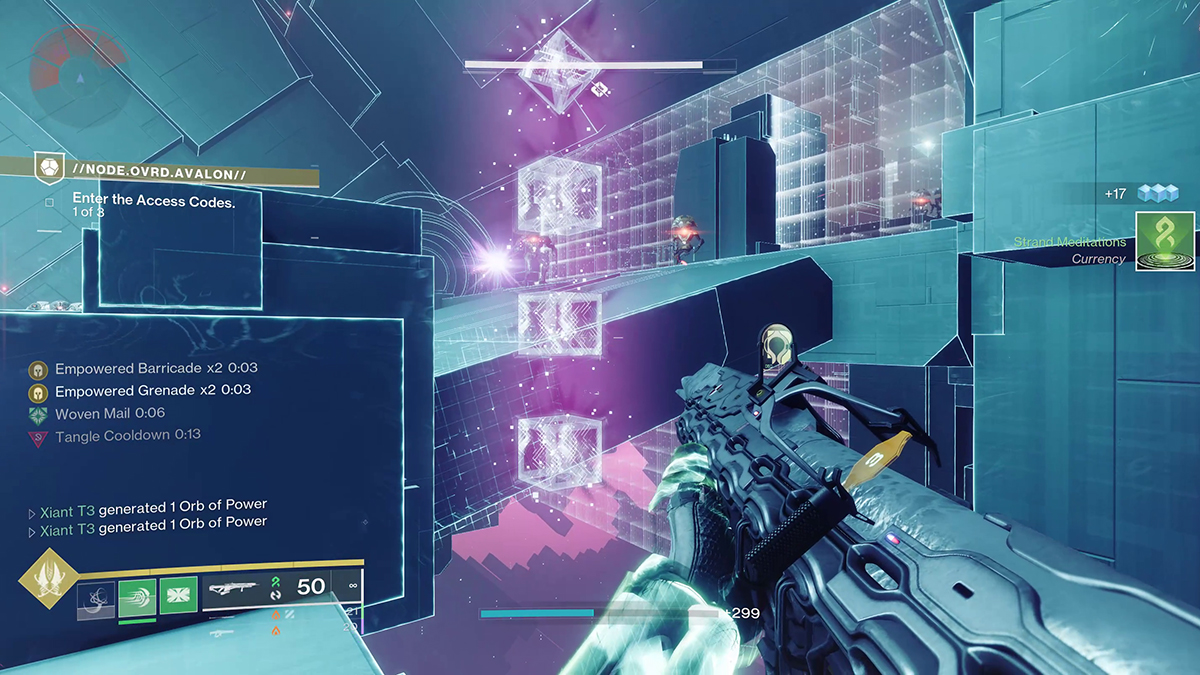1200x675 pixels.
Task: Select the grenade ability icon on cooldown
Action: pos(96,598)
